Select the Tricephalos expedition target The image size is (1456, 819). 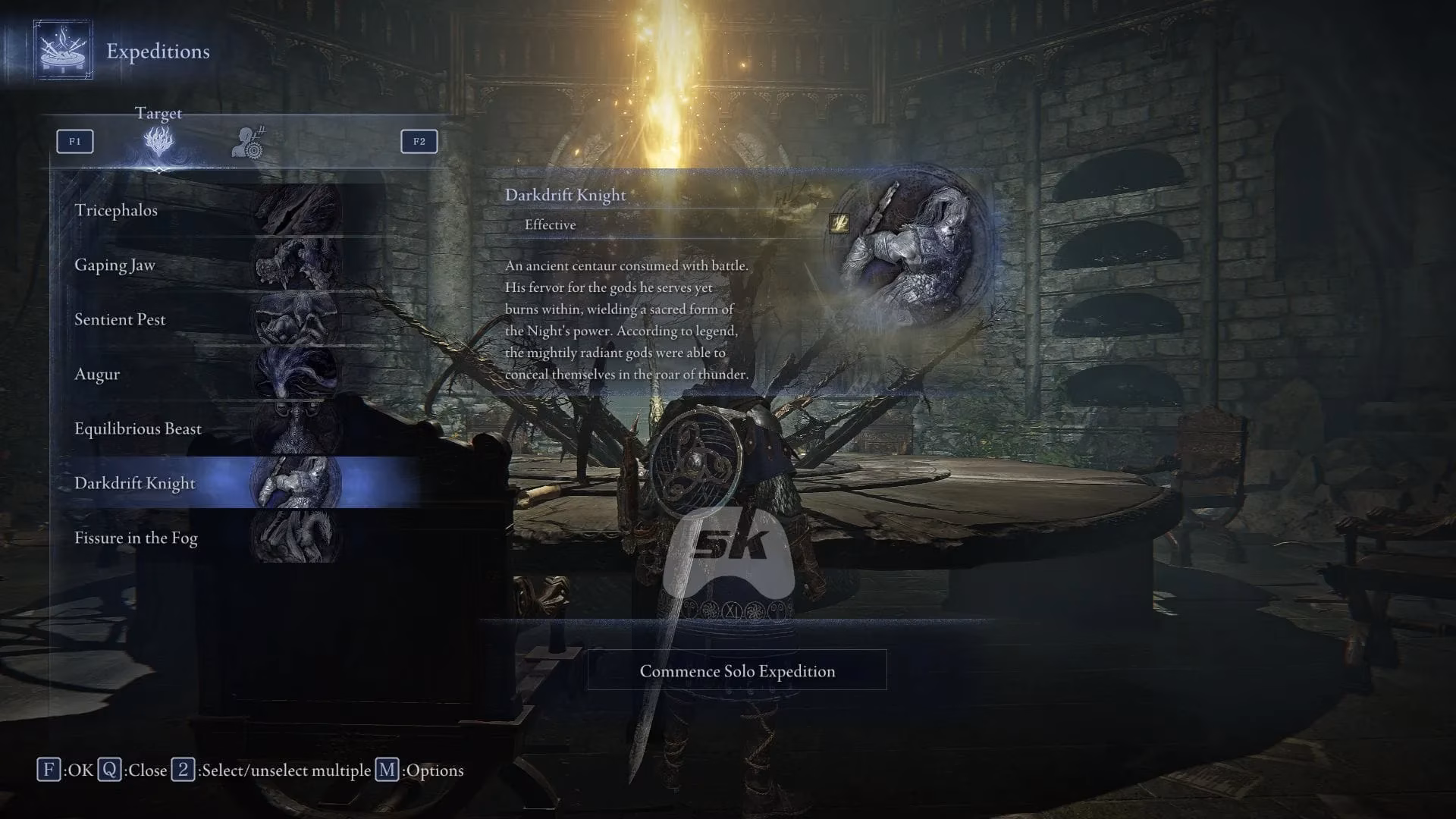pos(205,210)
